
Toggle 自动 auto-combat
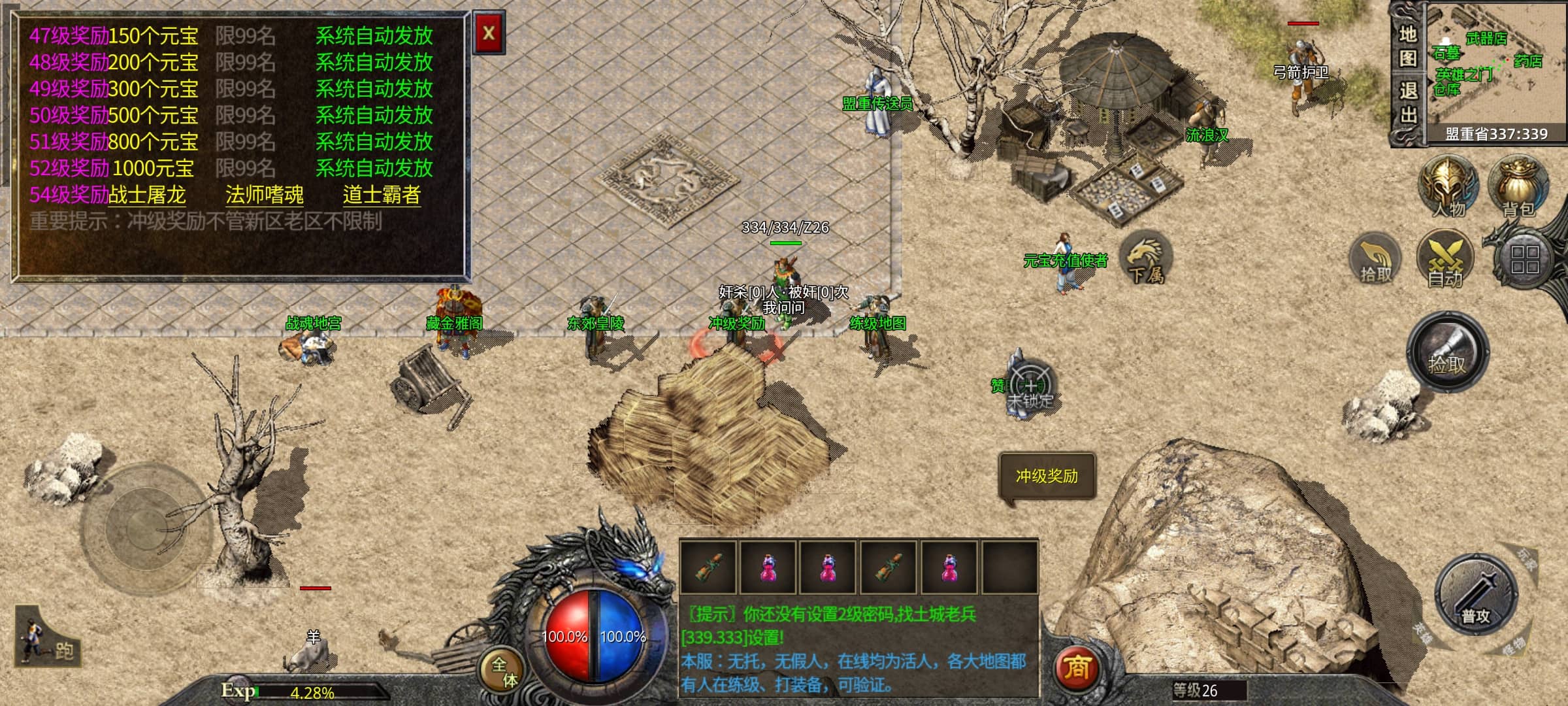1445,260
